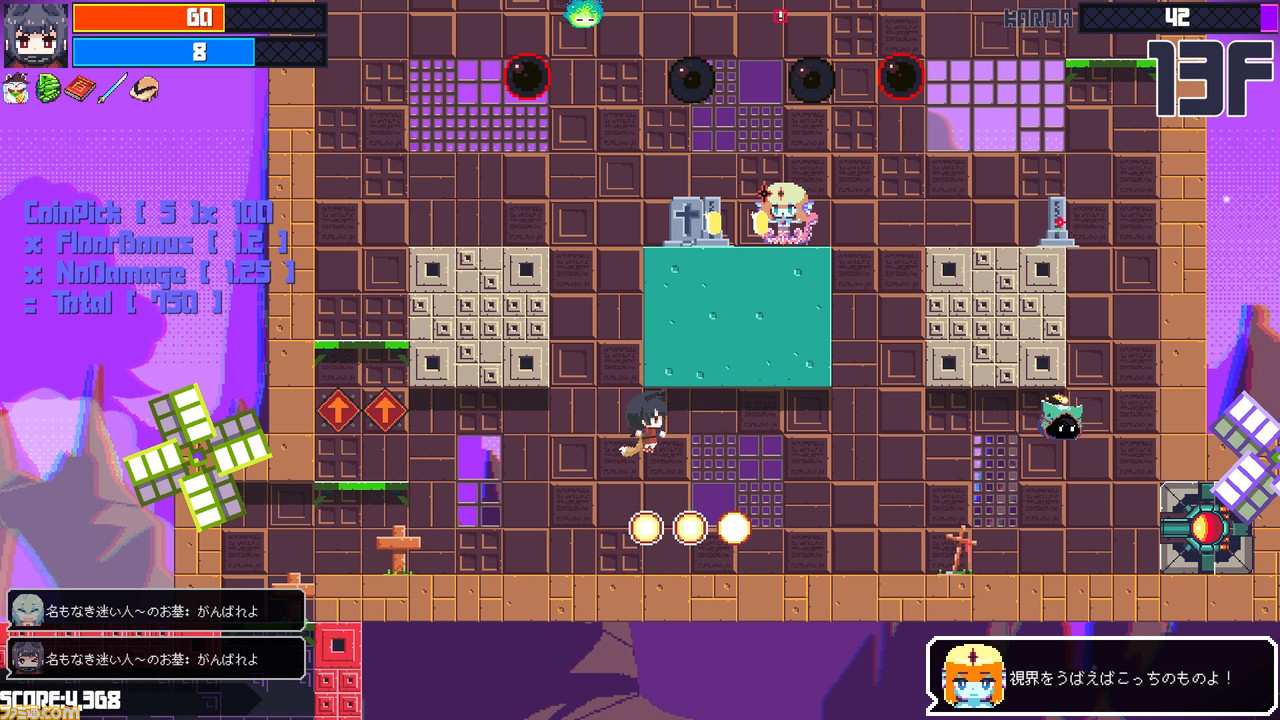Select the tan helmet item icon
Screen dimensions: 1280x720
pyautogui.click(x=144, y=89)
